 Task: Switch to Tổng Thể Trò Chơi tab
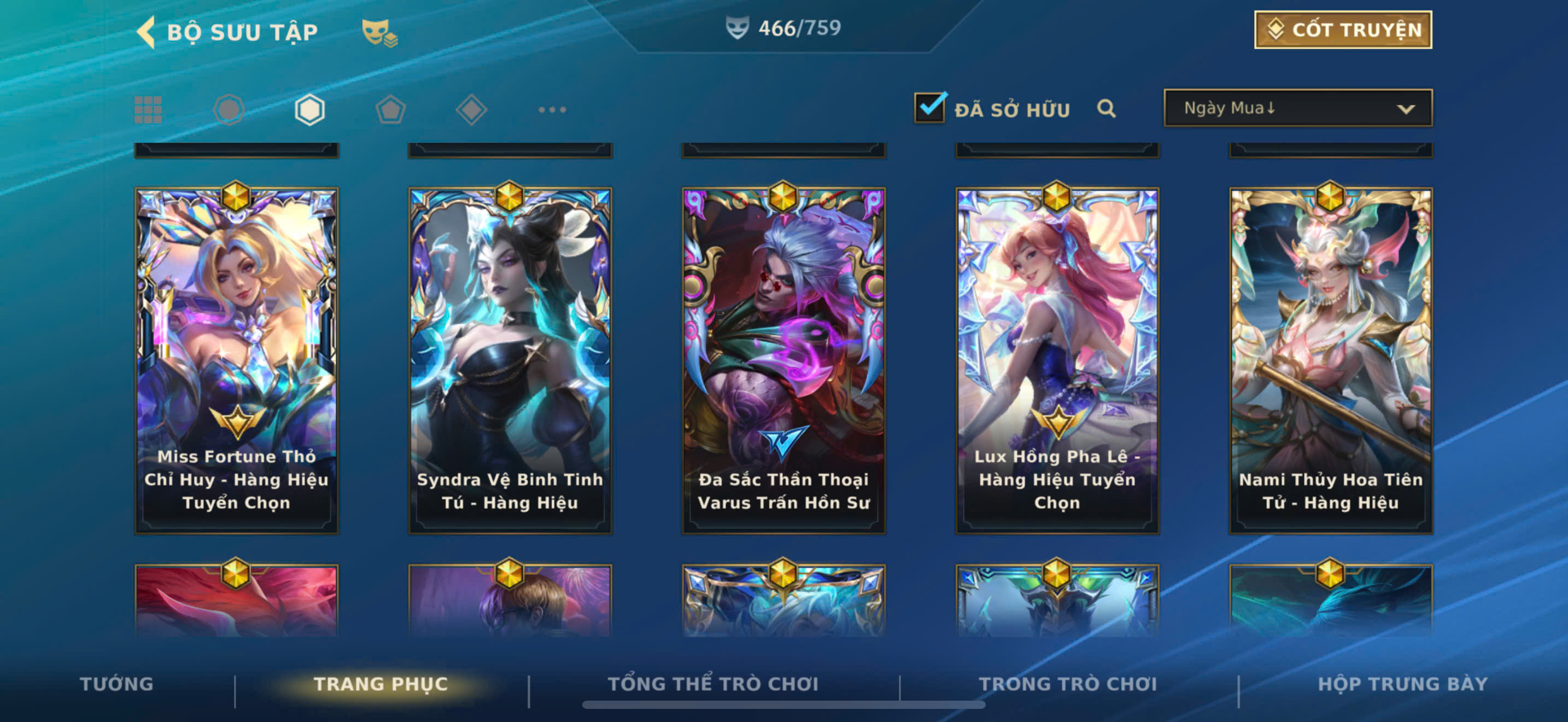713,684
